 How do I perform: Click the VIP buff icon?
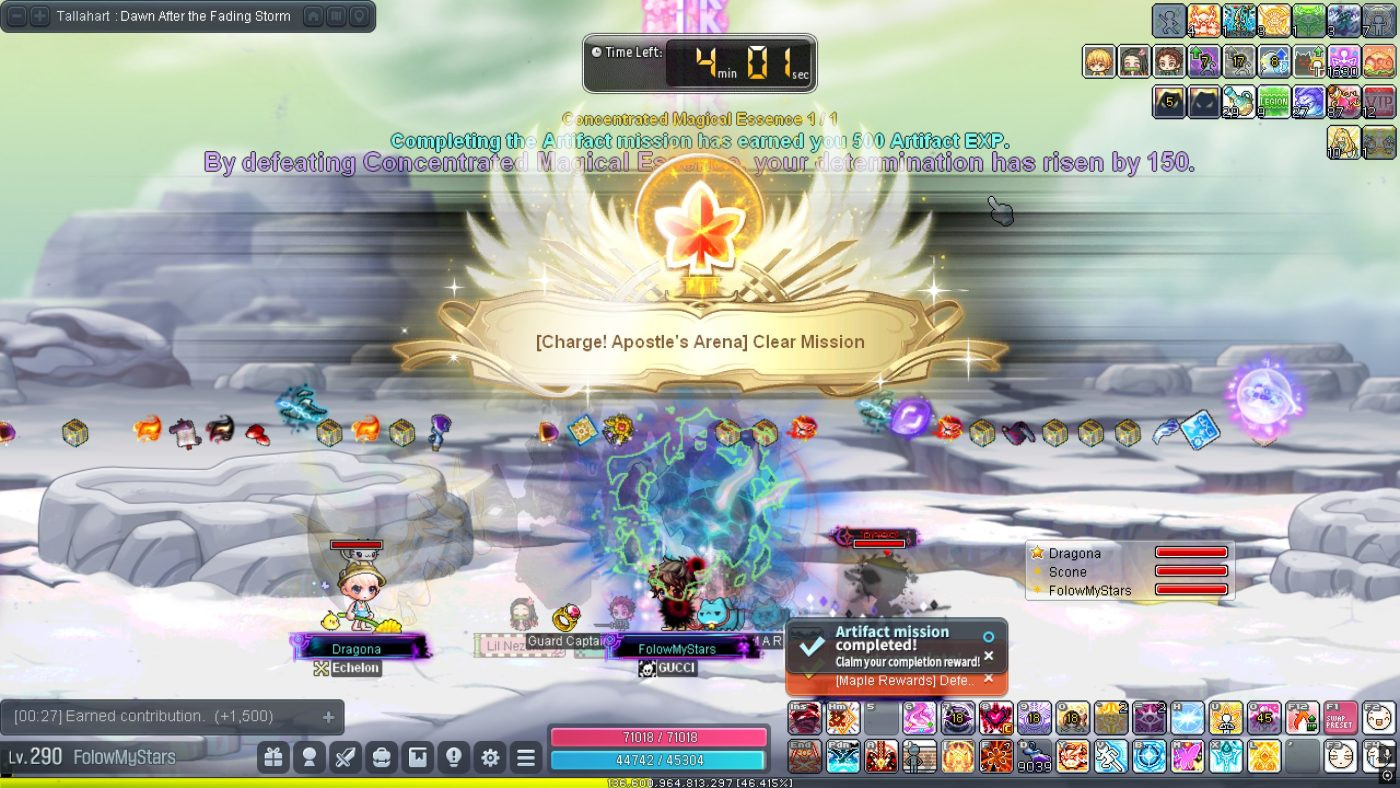tap(1379, 101)
